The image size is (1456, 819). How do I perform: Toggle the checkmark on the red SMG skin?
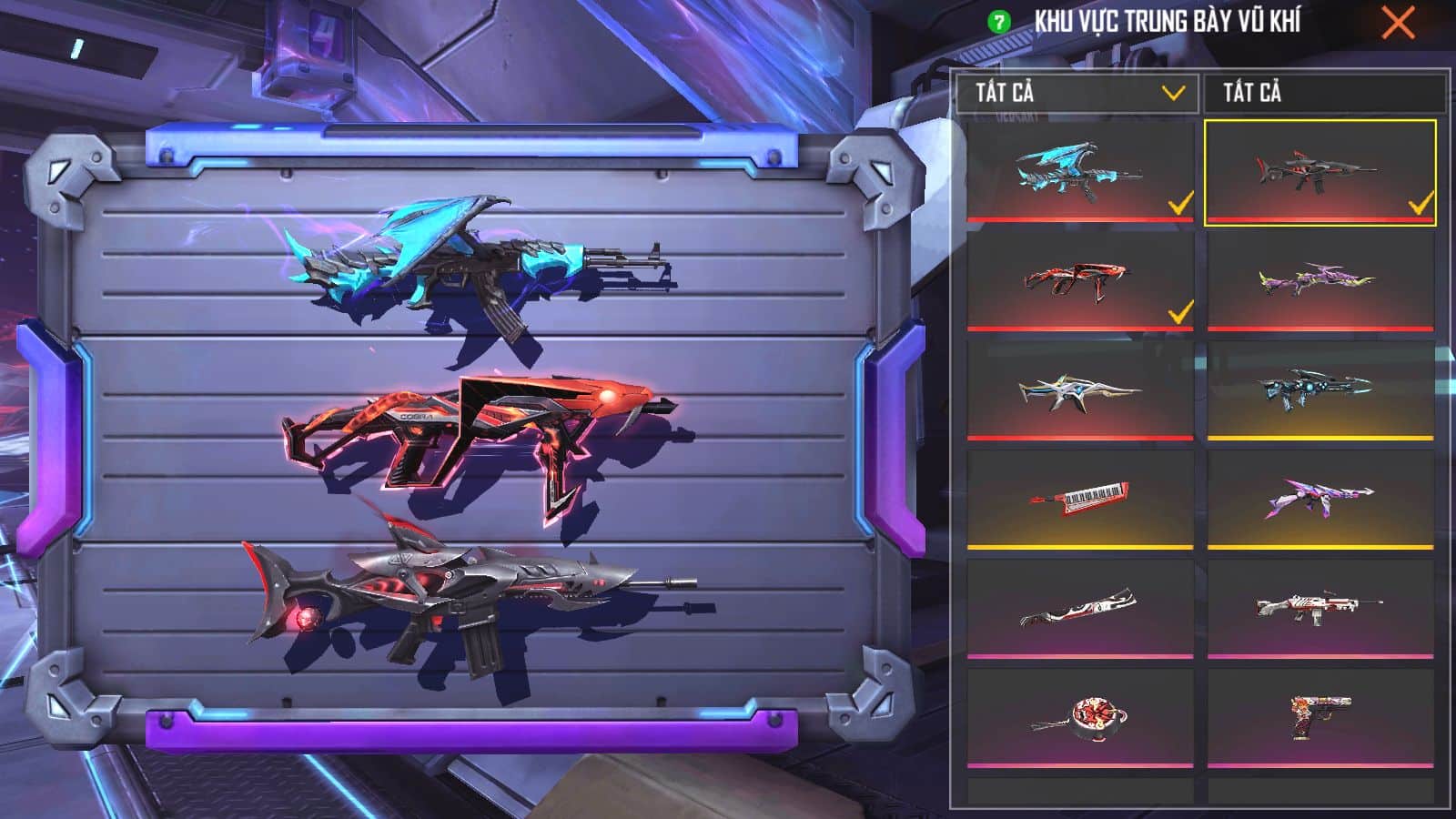1178,314
